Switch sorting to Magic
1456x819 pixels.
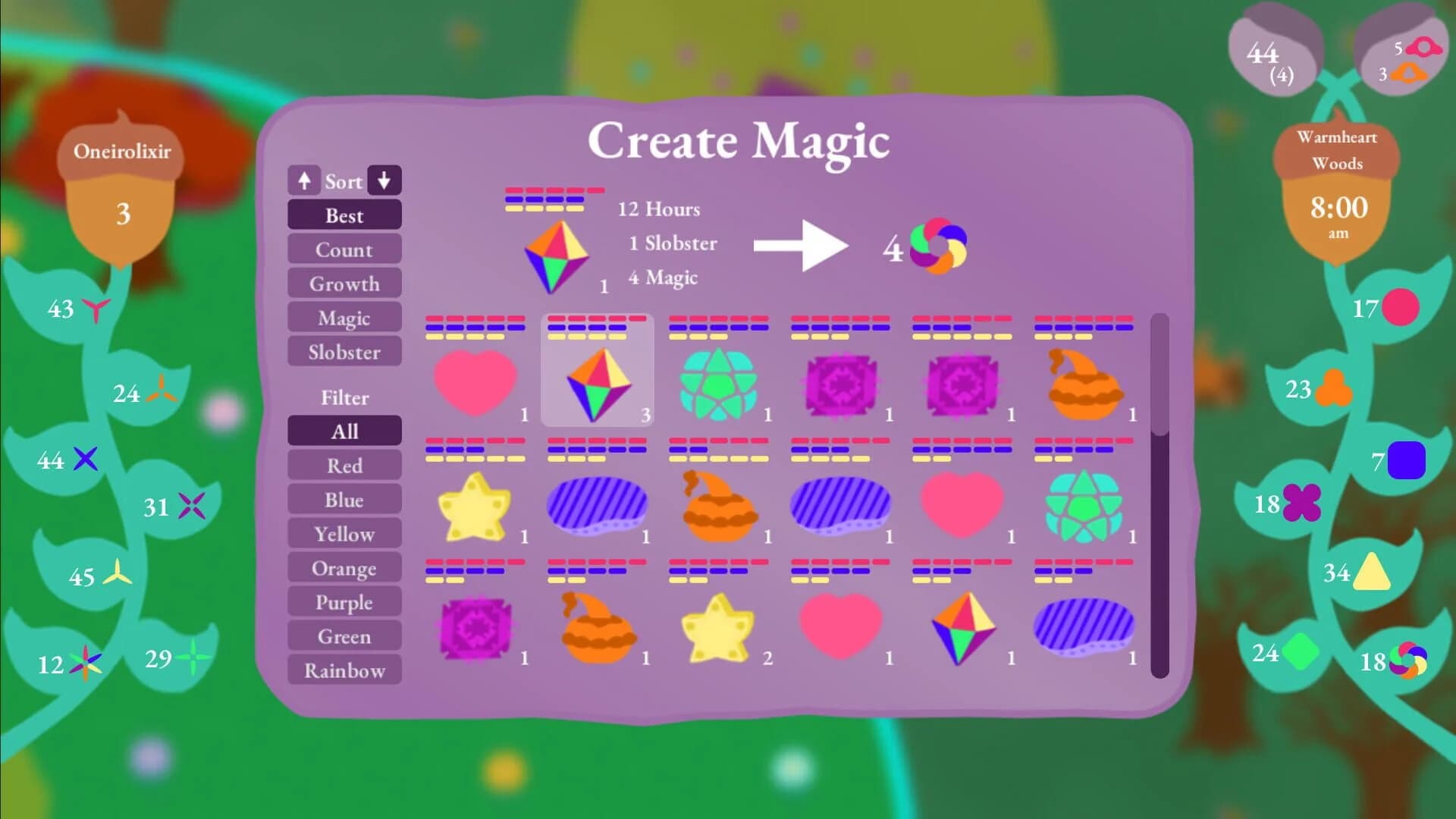coord(344,317)
